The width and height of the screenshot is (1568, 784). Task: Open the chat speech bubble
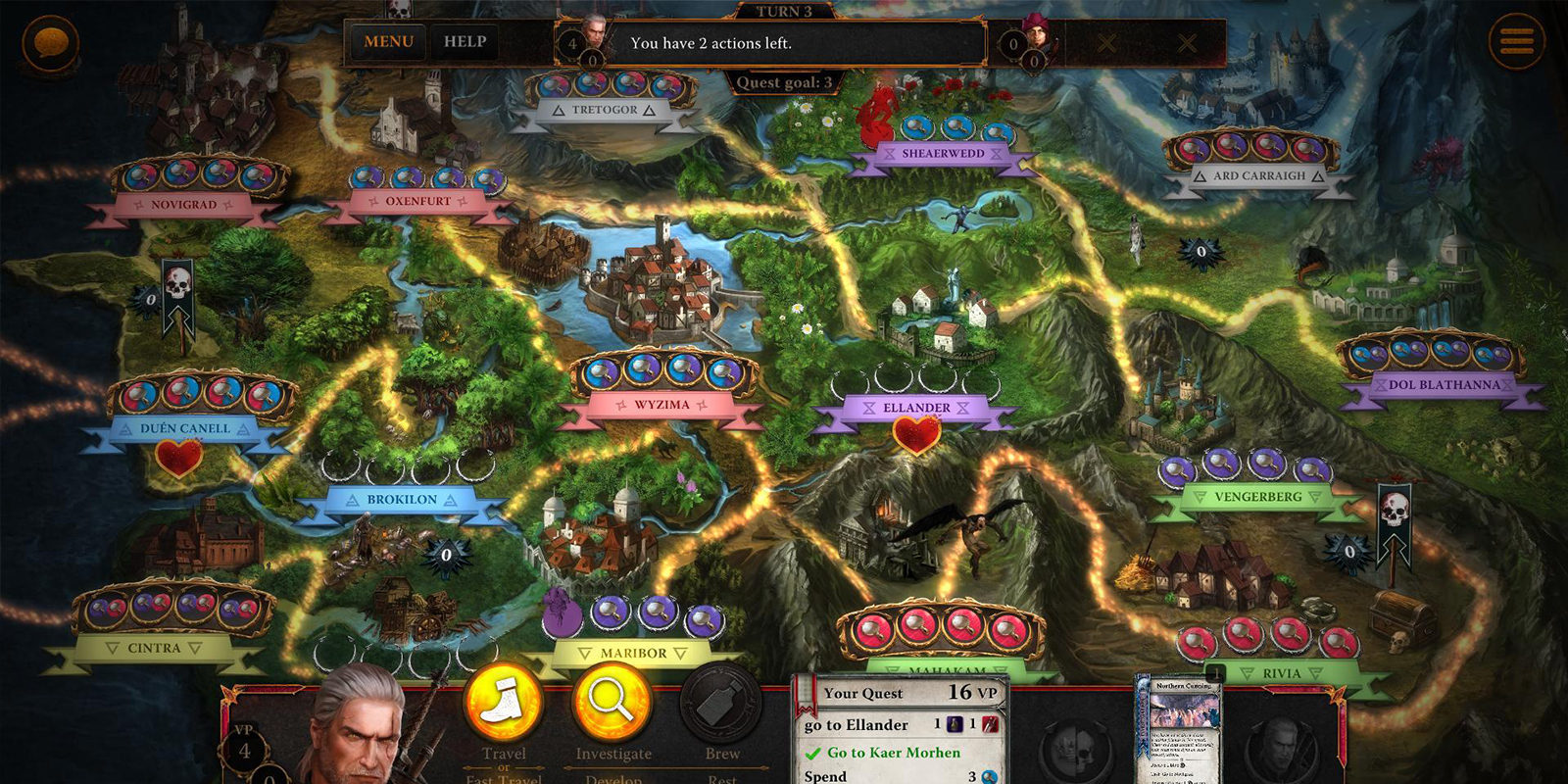point(50,42)
